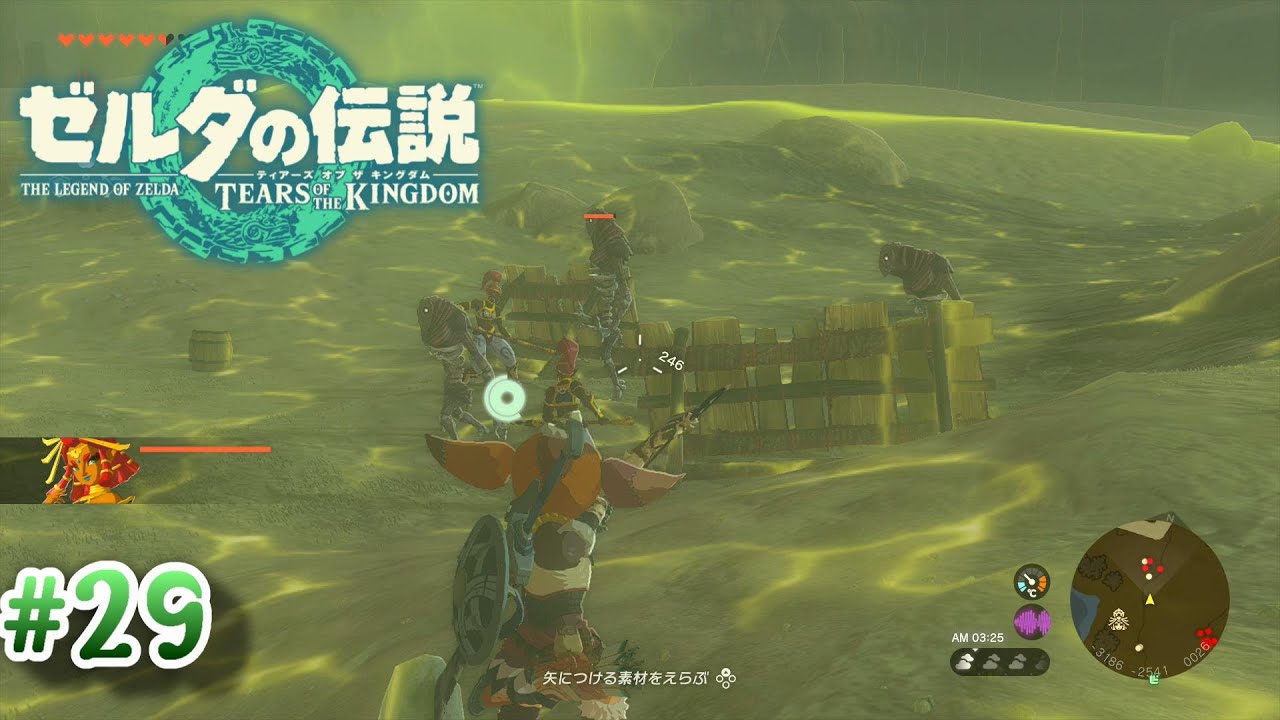The image size is (1280, 720).
Task: Toggle the leftmost red heart
Action: pos(65,40)
